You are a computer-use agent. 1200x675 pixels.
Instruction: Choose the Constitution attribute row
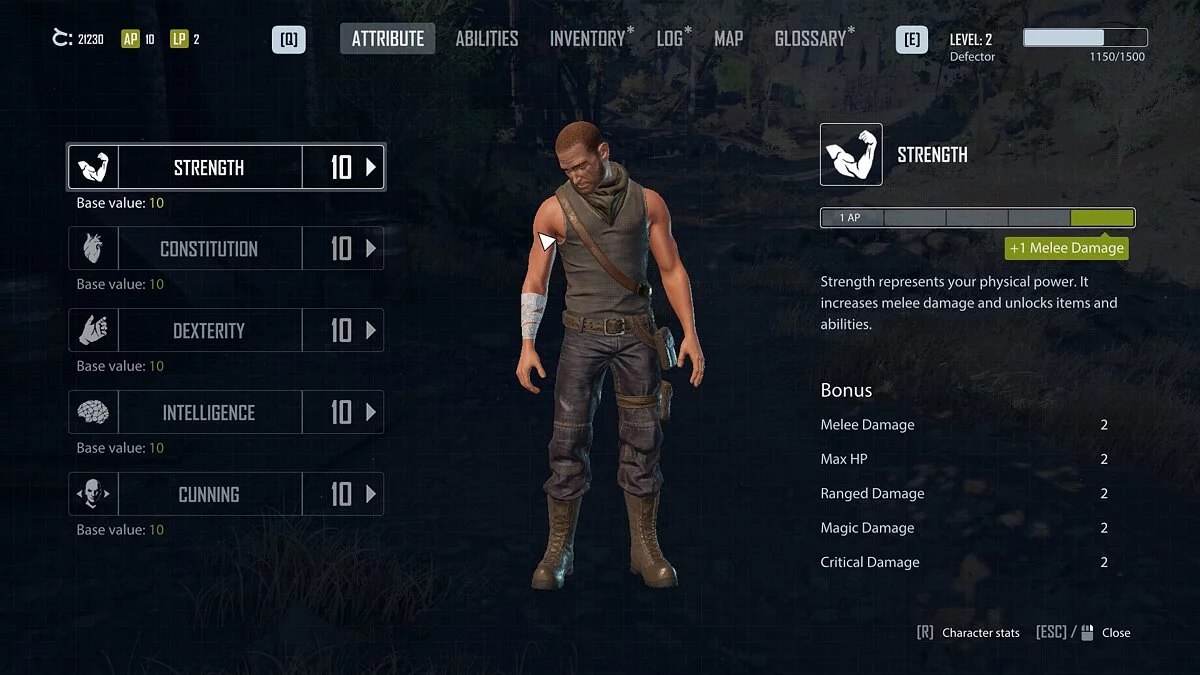(x=209, y=249)
